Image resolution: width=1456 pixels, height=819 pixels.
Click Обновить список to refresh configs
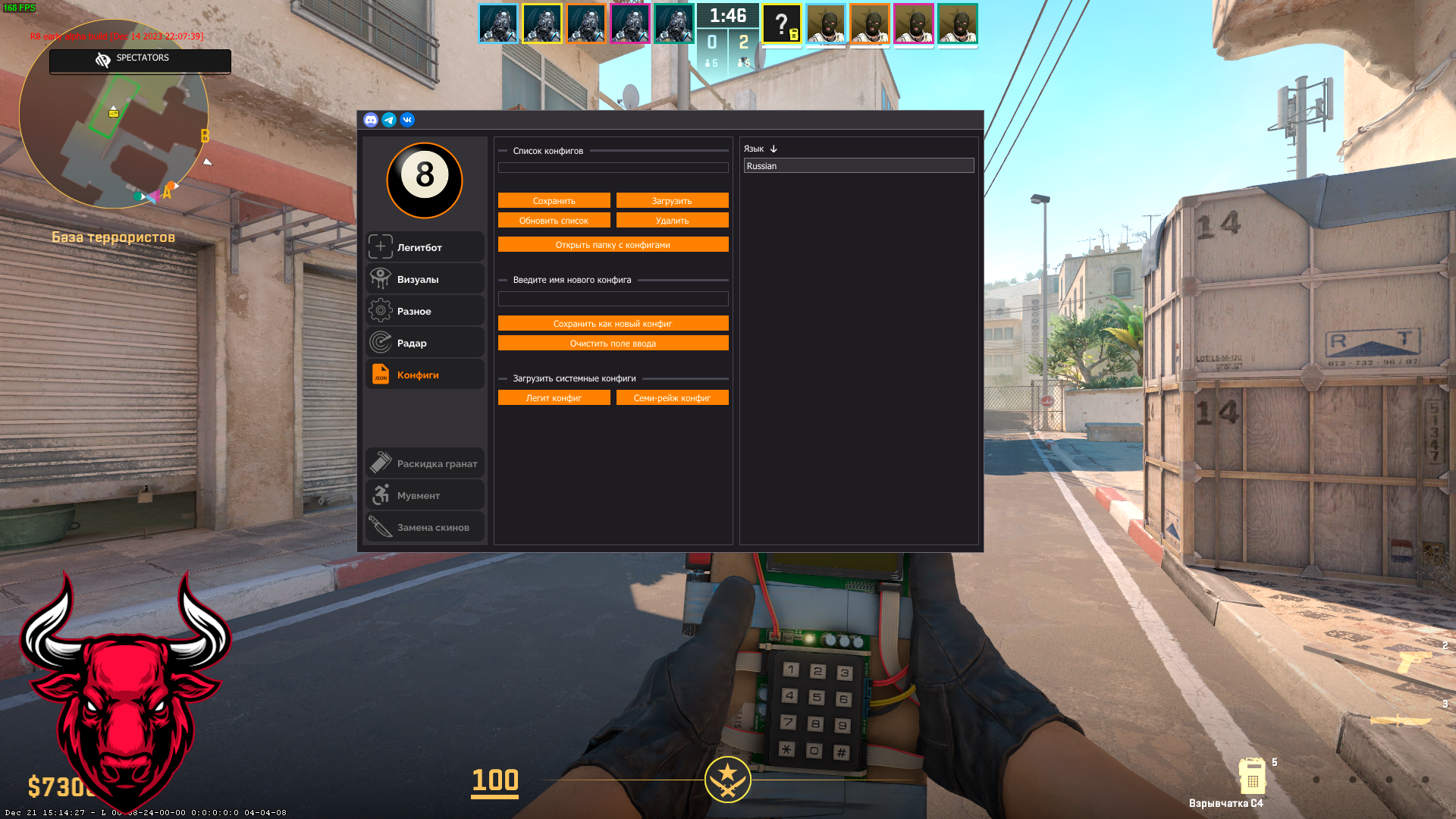[554, 219]
